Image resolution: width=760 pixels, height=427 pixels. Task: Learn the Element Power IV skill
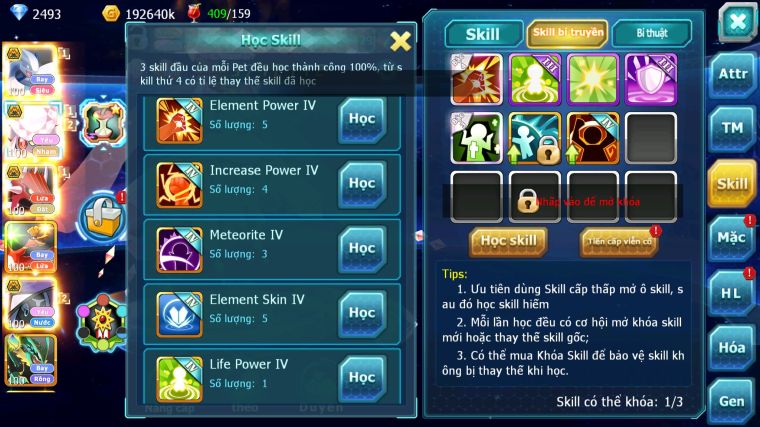point(362,119)
